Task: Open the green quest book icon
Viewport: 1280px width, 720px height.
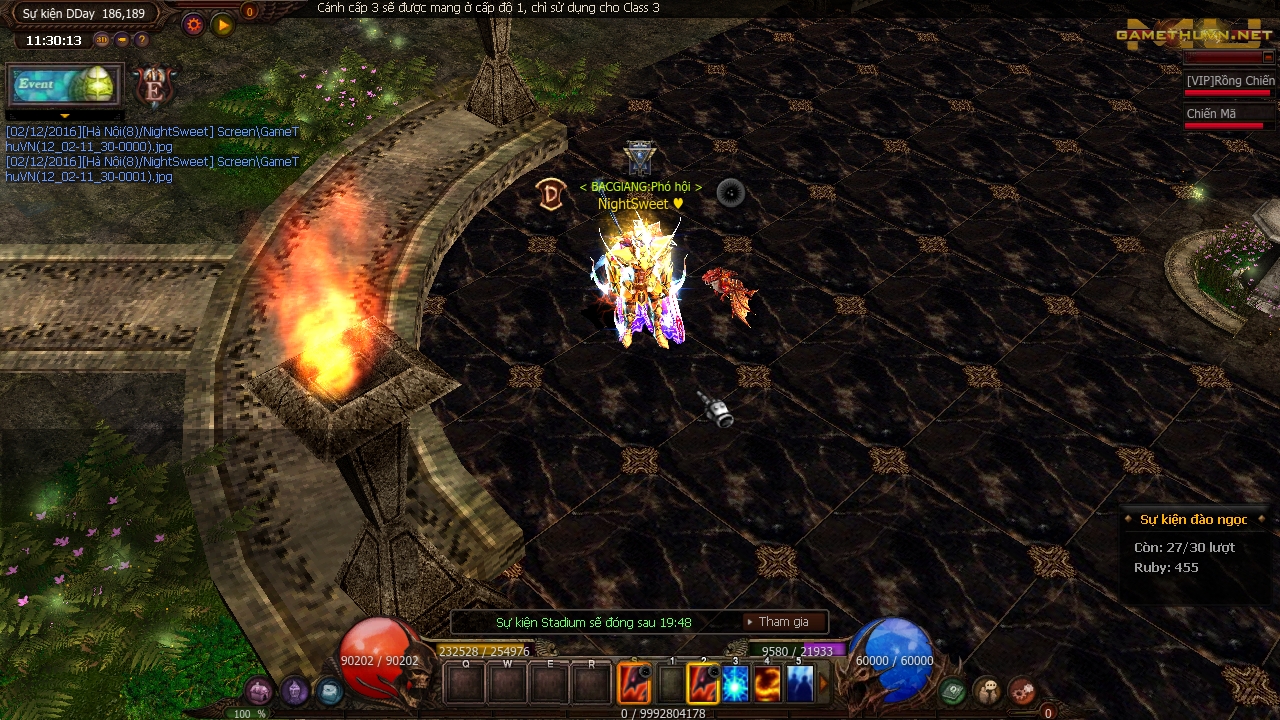Action: click(x=952, y=690)
